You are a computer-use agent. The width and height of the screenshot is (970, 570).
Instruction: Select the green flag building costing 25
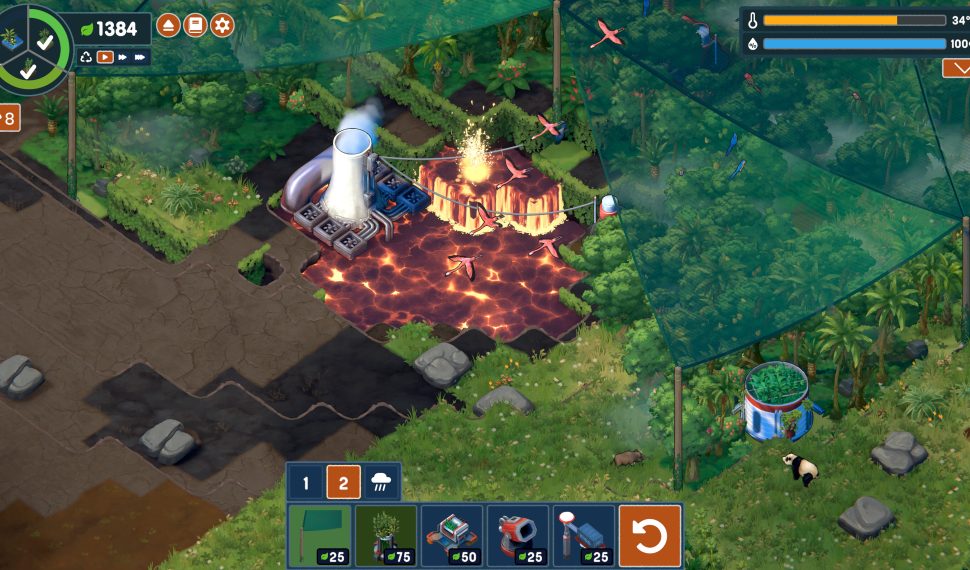click(320, 536)
